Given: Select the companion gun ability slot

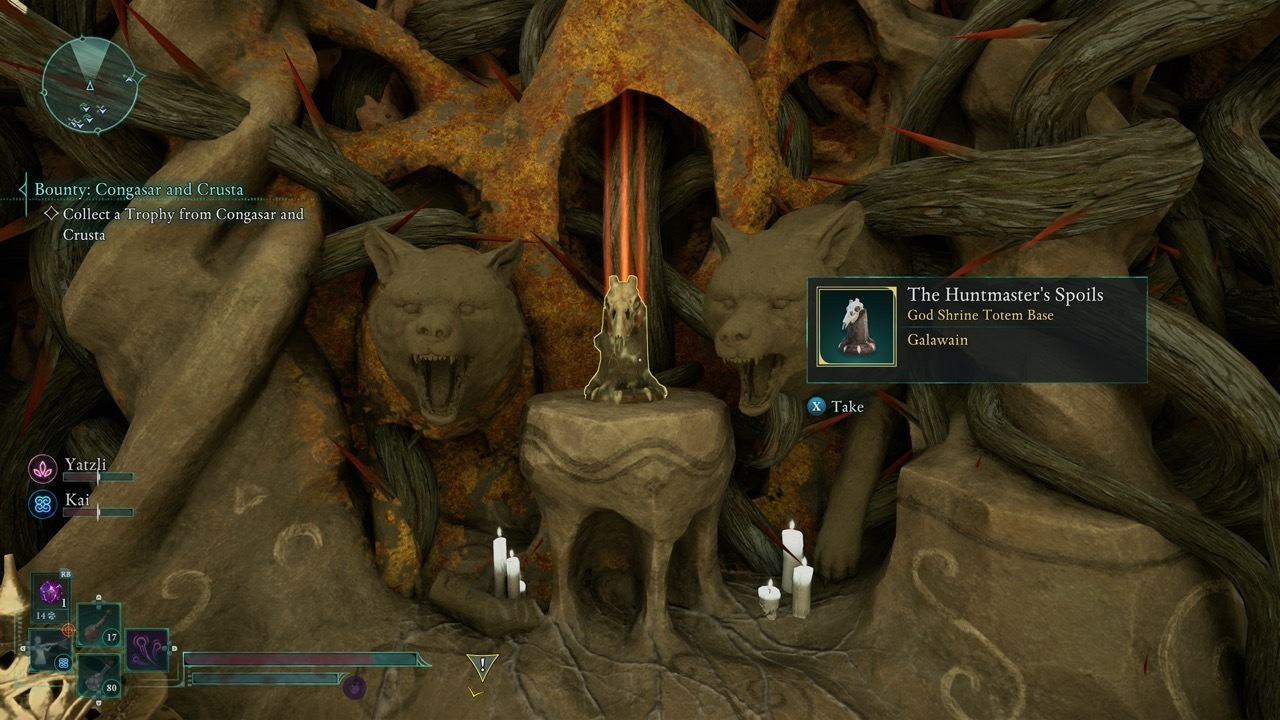Looking at the screenshot, I should (x=49, y=650).
